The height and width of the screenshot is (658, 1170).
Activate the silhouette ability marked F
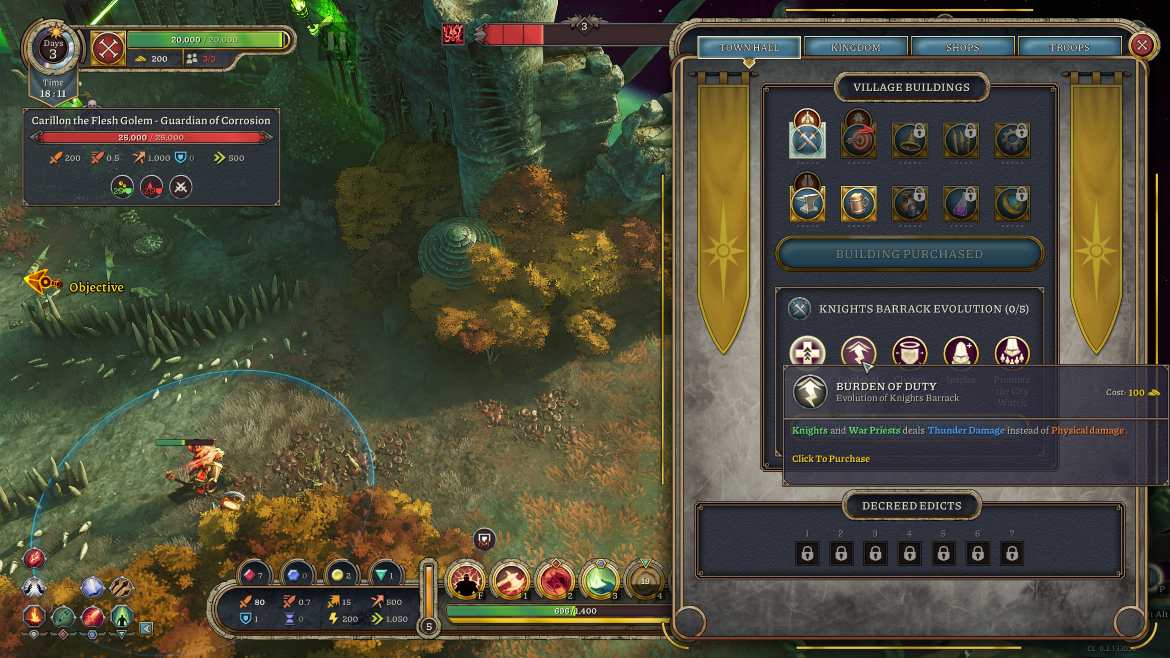(x=465, y=580)
